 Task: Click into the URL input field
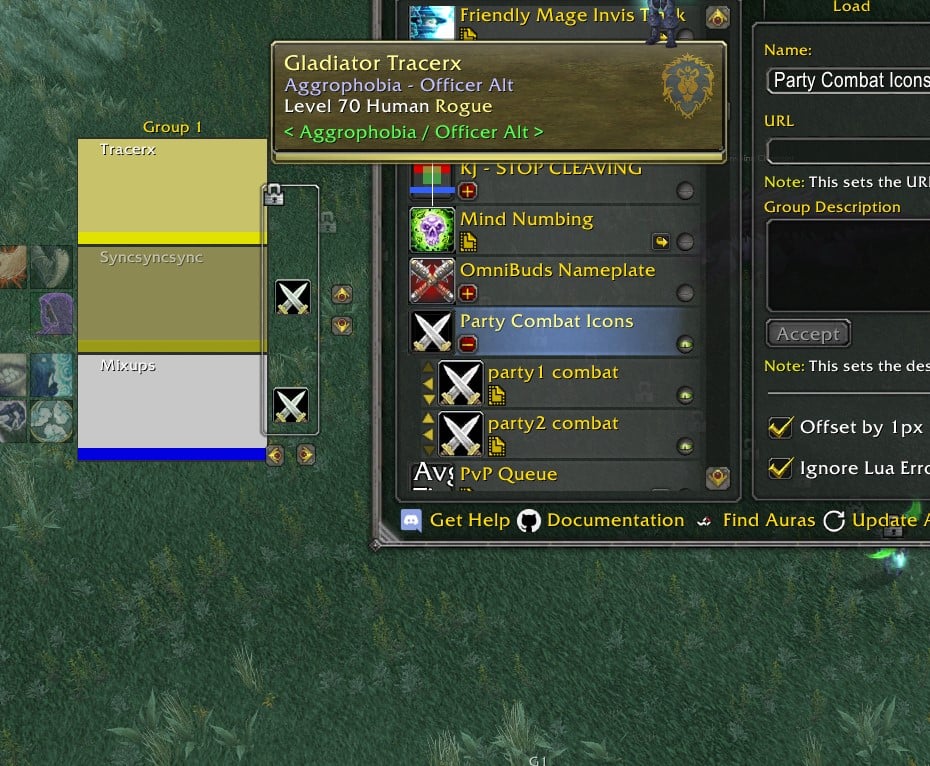point(848,151)
